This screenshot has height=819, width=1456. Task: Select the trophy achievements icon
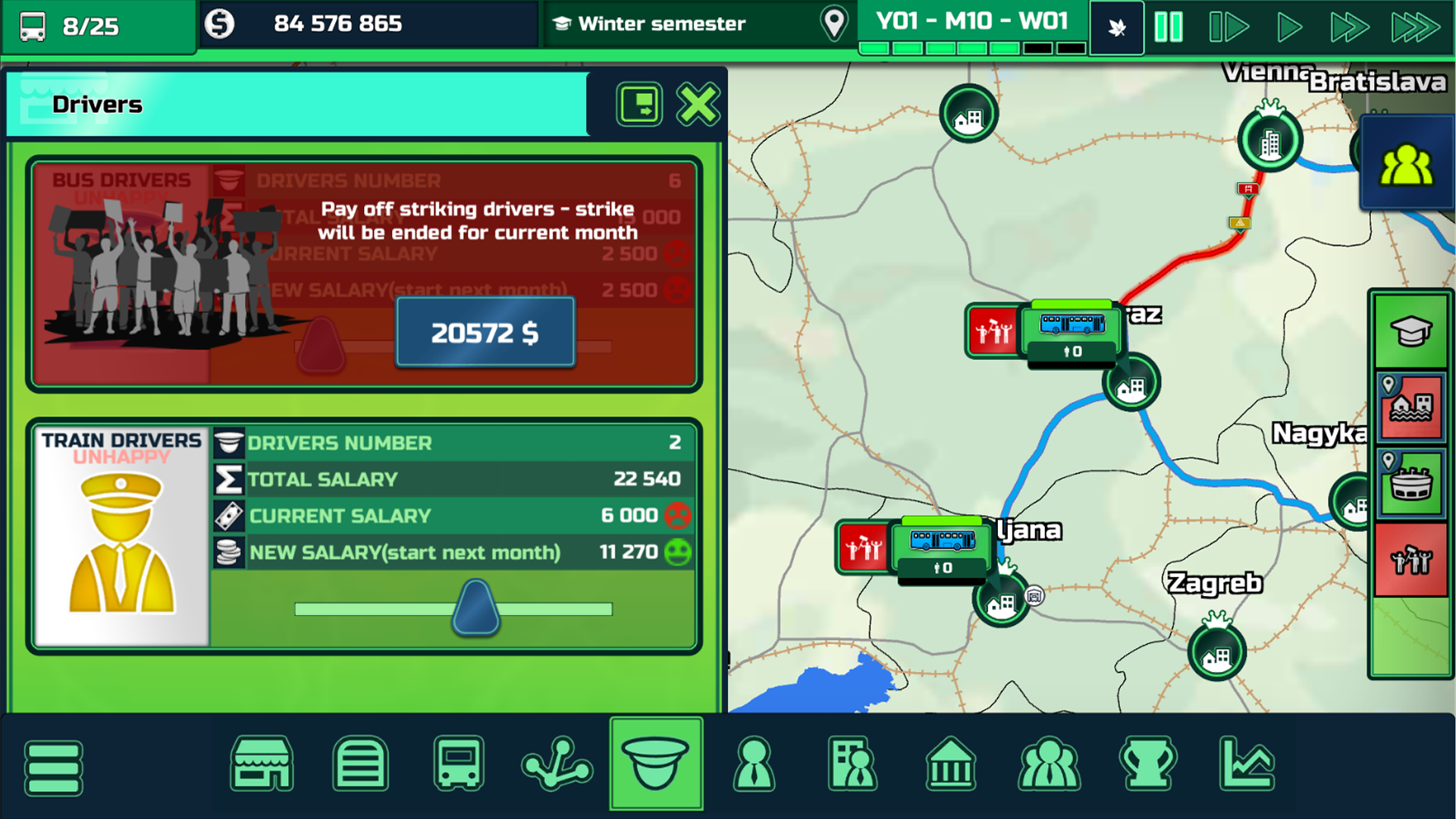[x=1147, y=764]
